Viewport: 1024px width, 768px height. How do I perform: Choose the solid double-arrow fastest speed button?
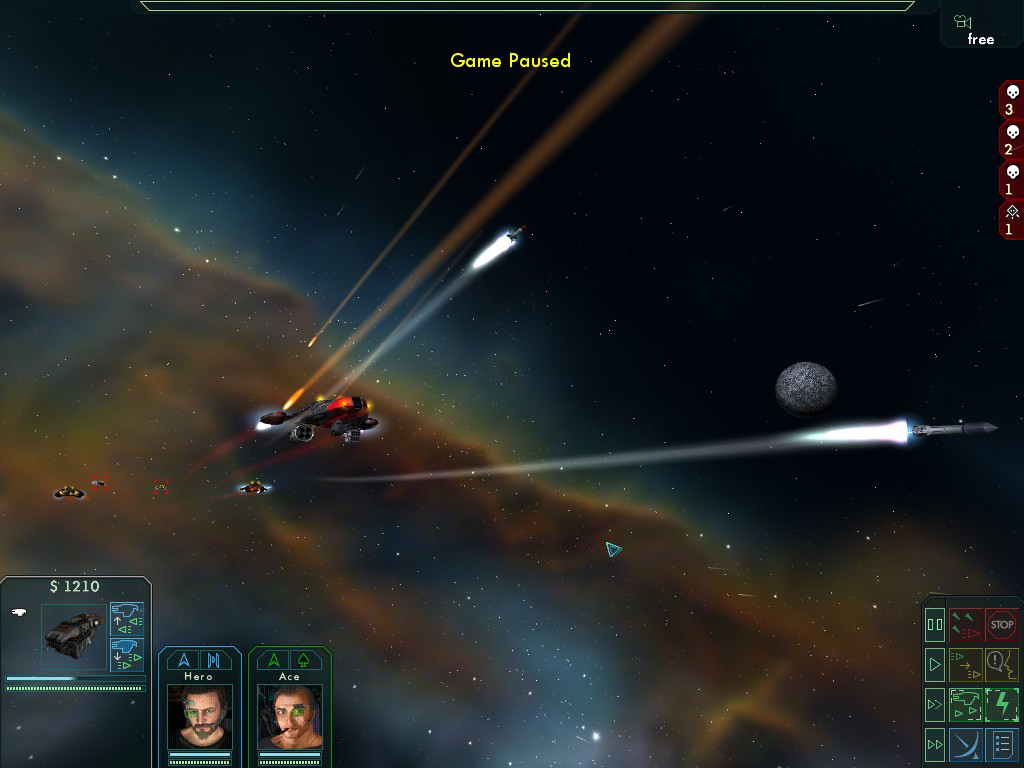(x=935, y=744)
